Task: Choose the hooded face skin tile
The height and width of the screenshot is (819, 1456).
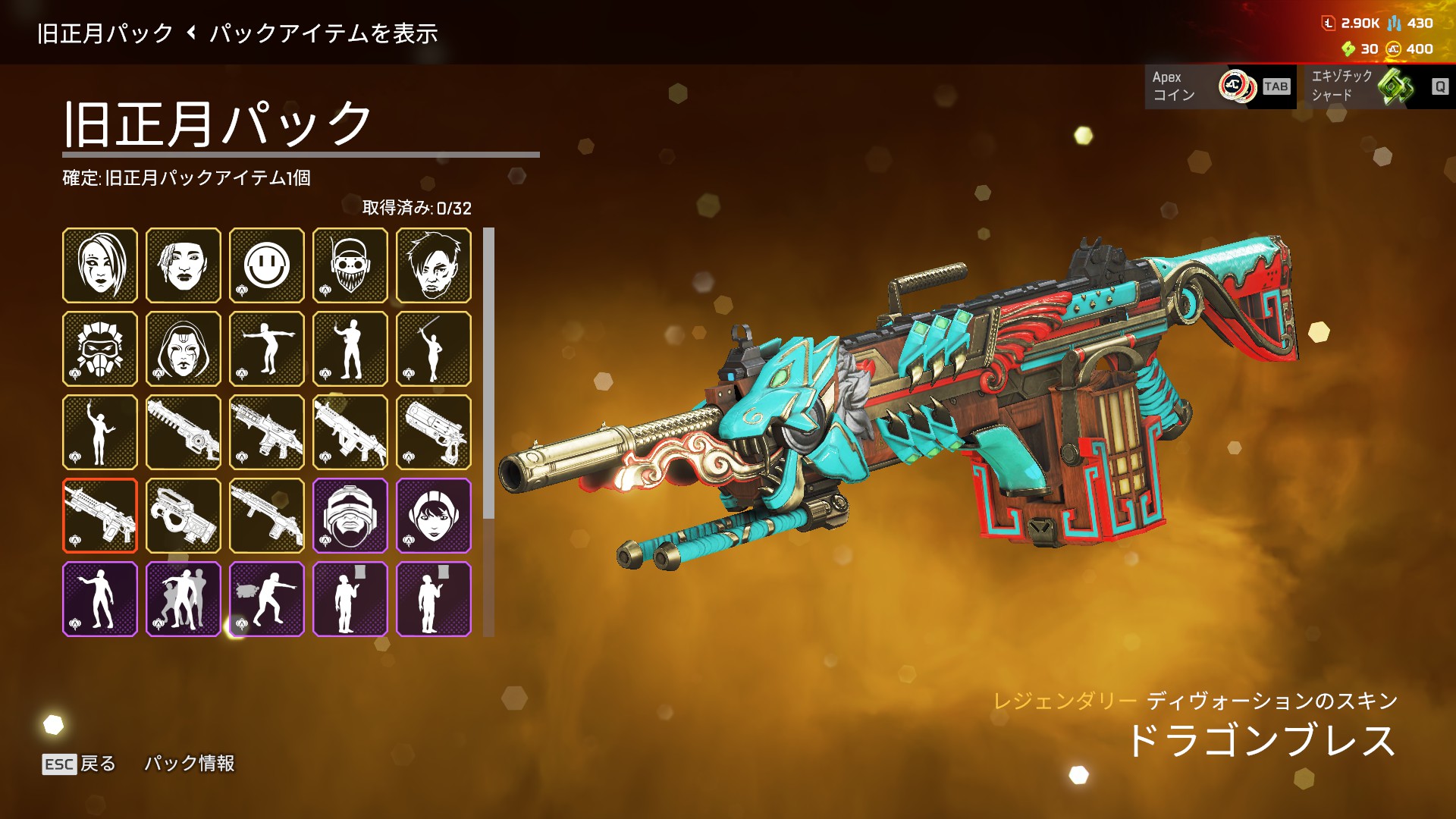Action: click(184, 349)
